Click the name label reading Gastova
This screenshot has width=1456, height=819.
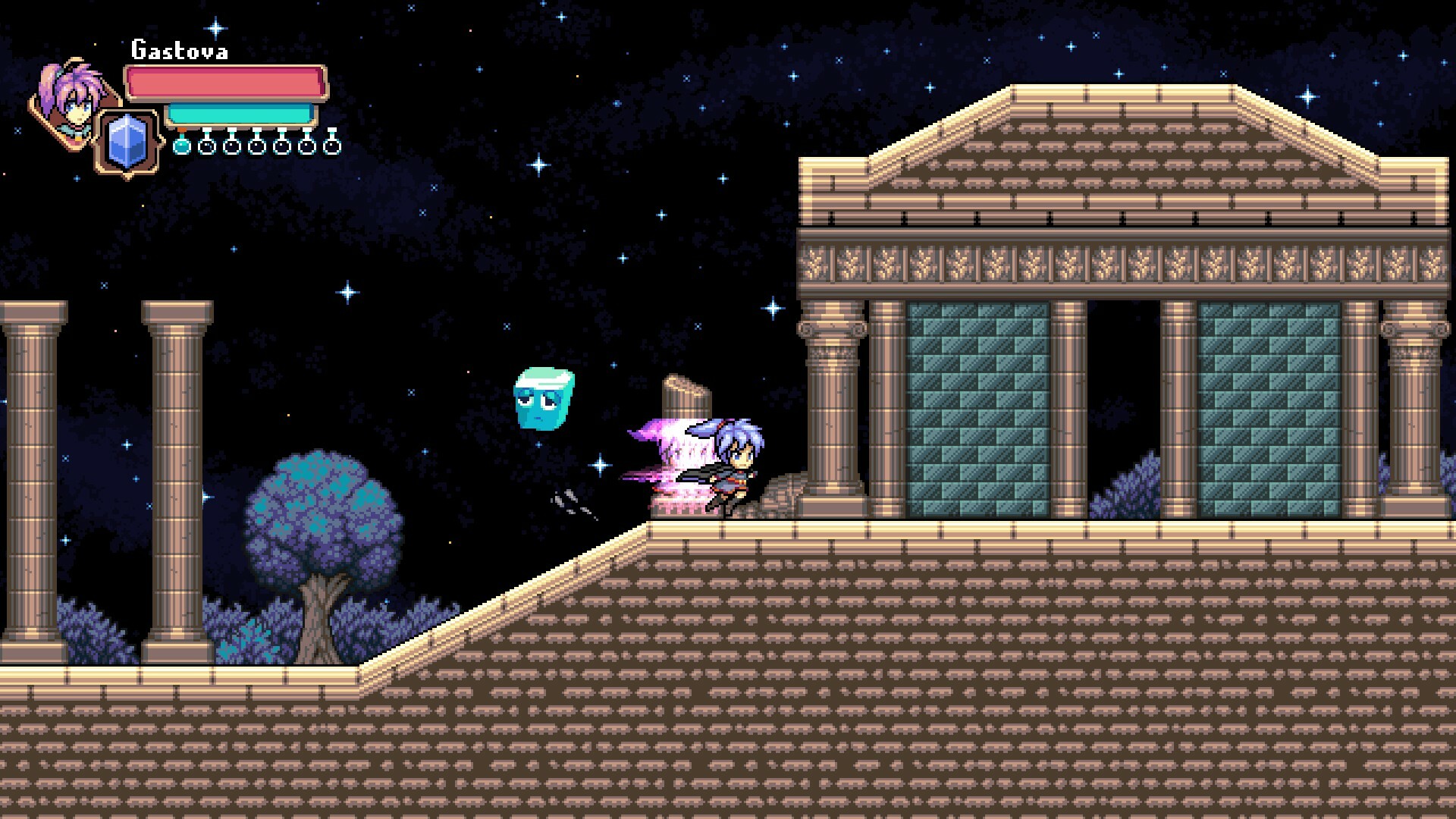click(x=180, y=51)
